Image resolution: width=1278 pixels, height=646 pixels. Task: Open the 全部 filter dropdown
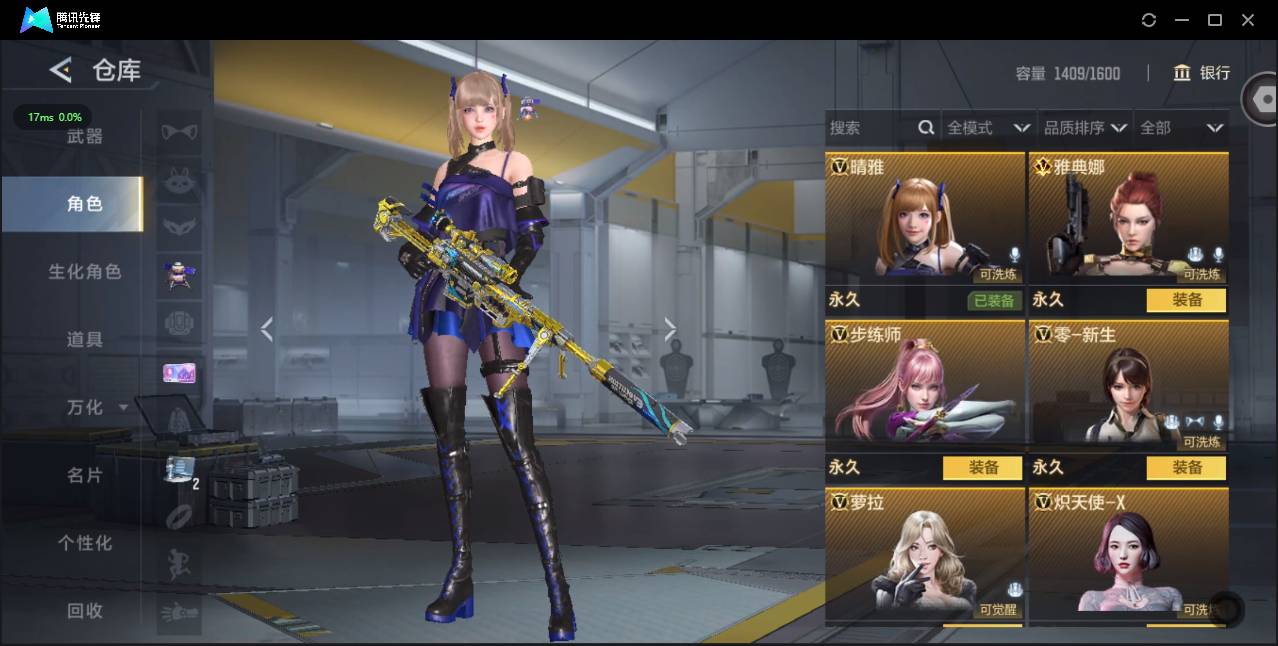1181,128
